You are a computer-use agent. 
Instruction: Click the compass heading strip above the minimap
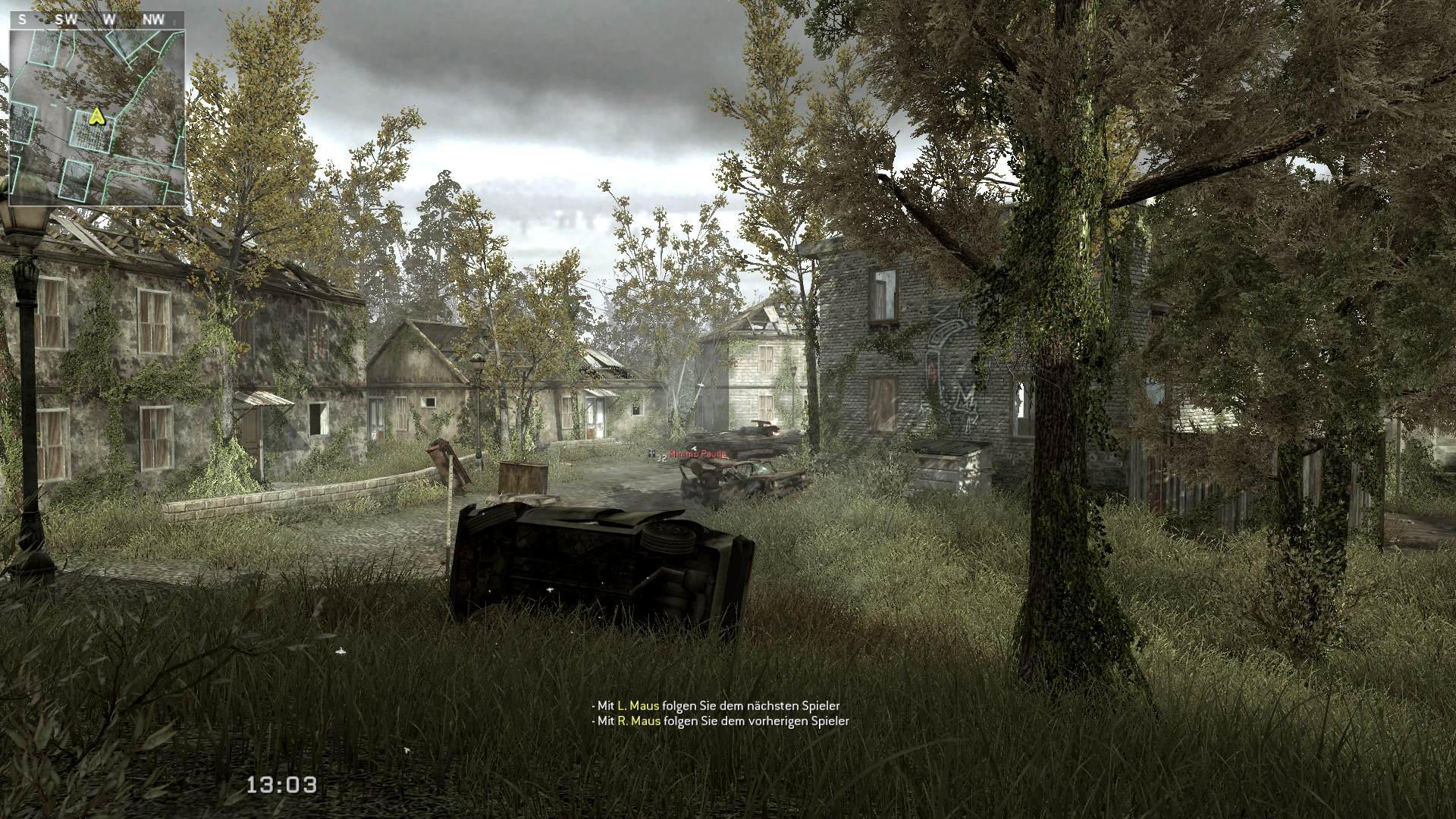(x=97, y=20)
